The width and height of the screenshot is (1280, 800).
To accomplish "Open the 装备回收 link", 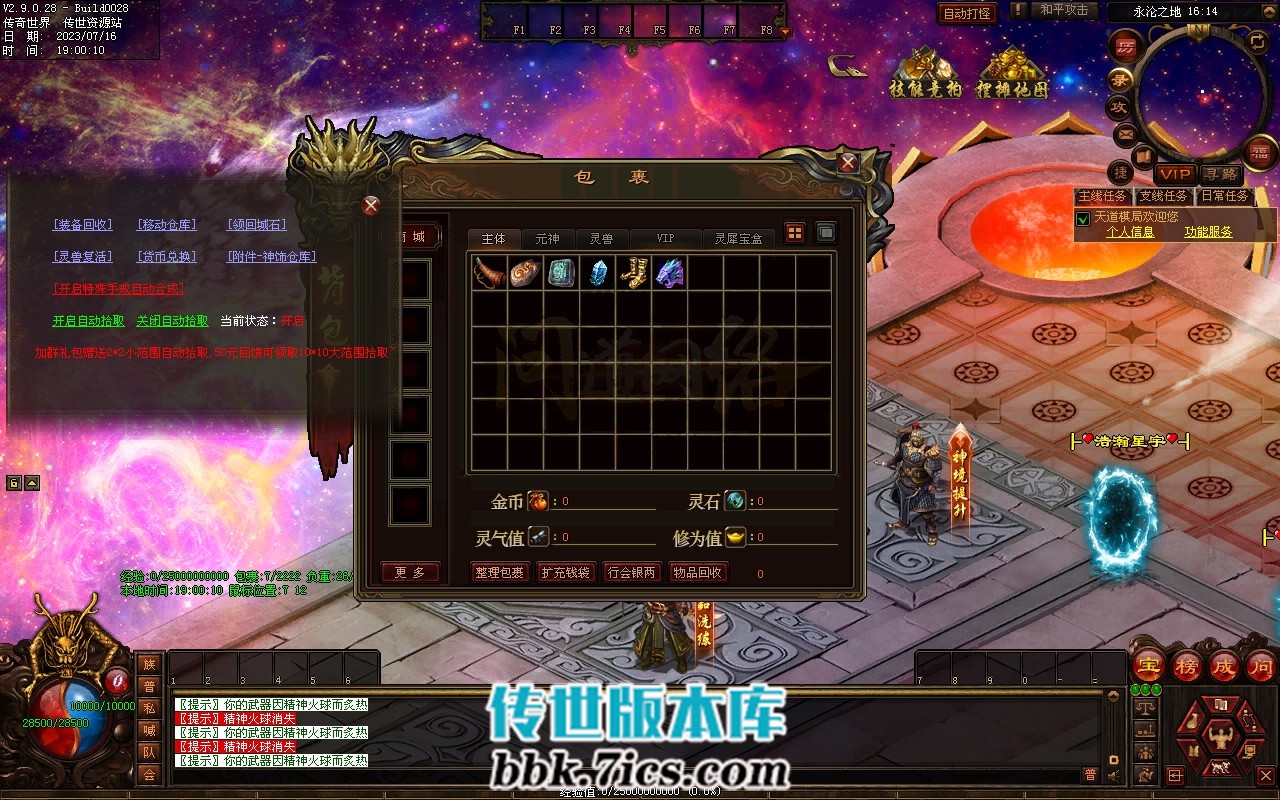I will [83, 225].
